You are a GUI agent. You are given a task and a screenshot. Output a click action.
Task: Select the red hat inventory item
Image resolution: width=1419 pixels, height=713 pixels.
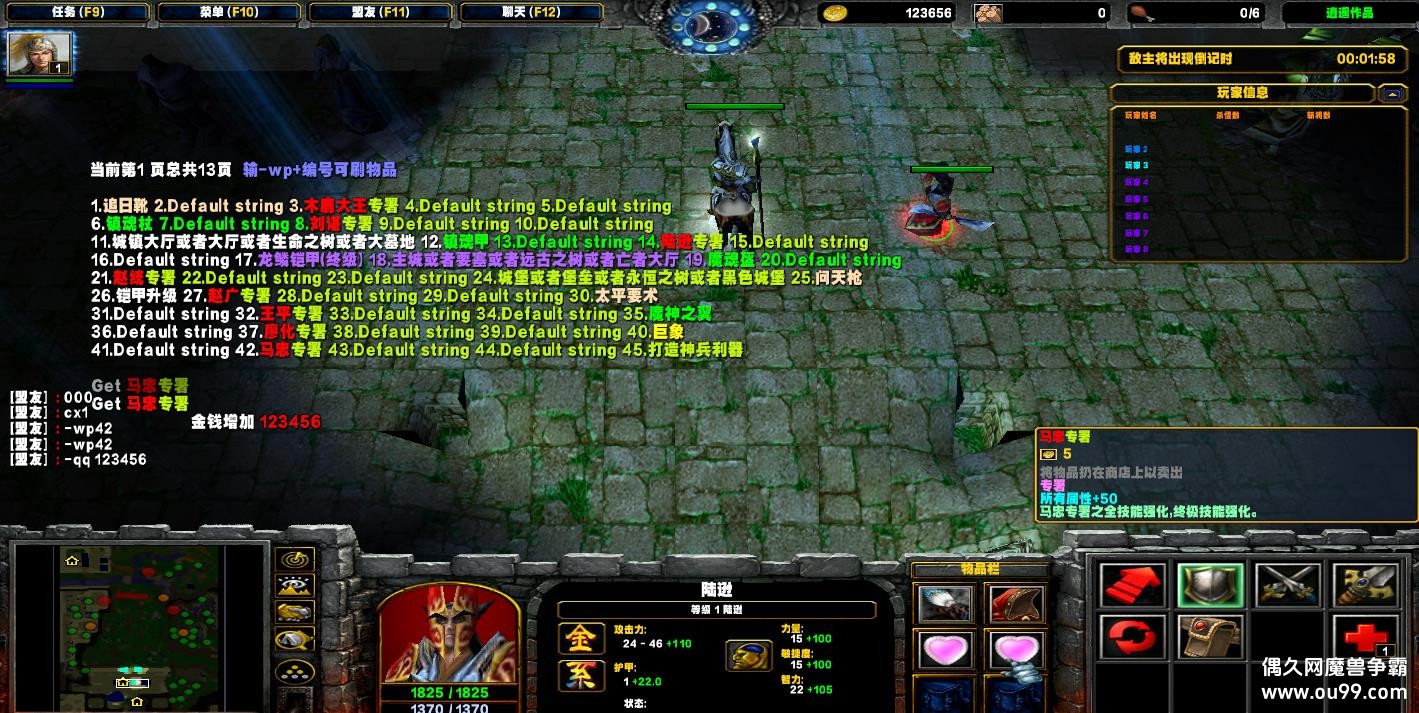(1016, 603)
